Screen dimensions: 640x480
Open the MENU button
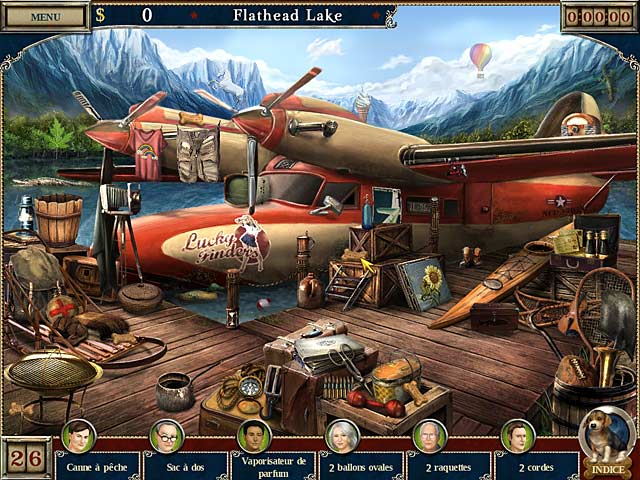(44, 16)
